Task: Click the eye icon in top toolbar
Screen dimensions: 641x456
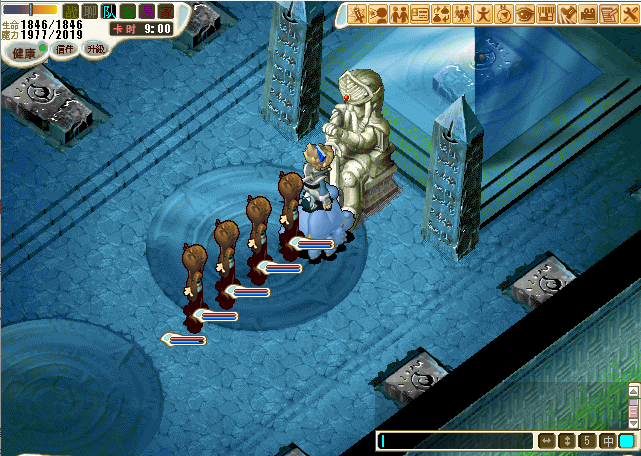Action: (x=525, y=14)
